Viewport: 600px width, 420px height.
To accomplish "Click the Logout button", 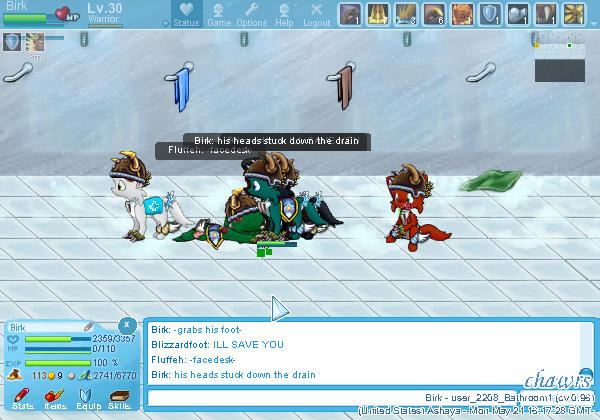I will click(x=316, y=15).
